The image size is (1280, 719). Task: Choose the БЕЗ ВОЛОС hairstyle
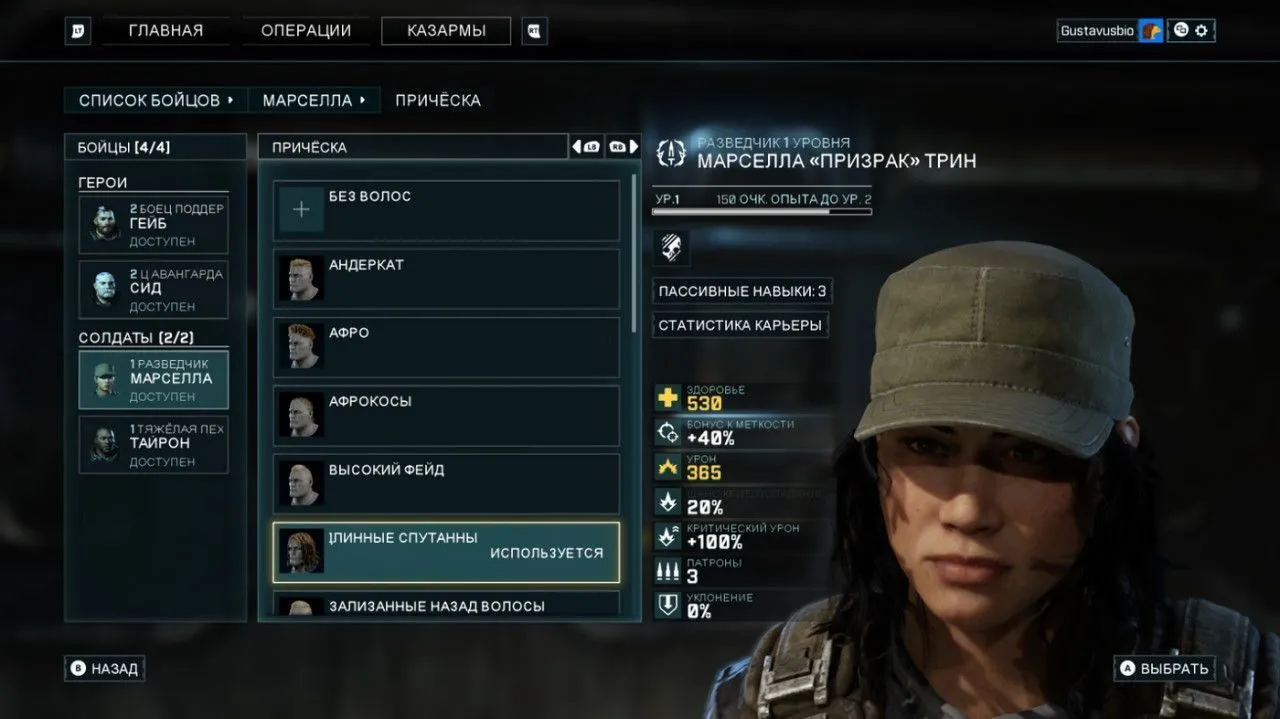[446, 210]
